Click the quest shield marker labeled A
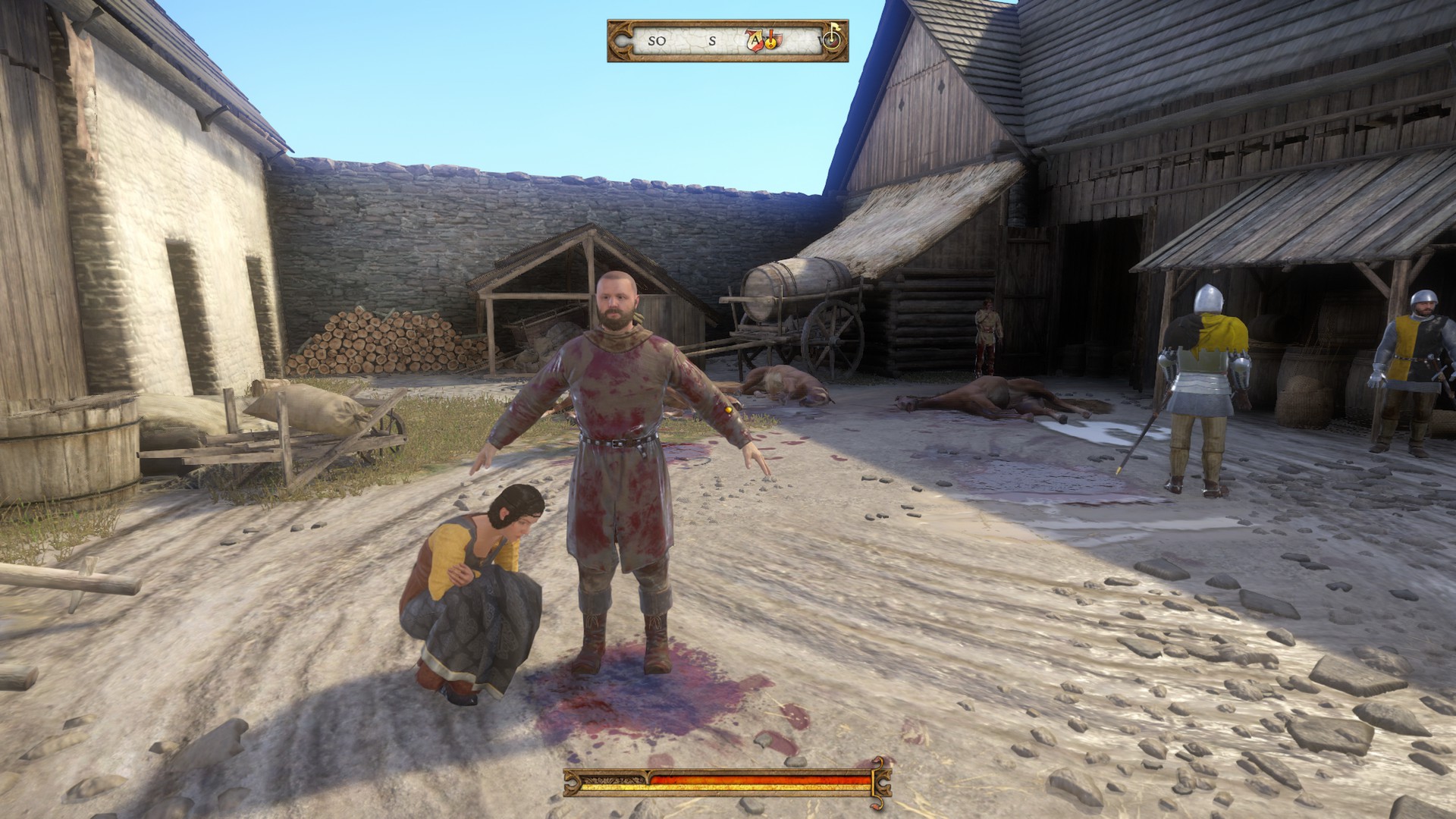Image resolution: width=1456 pixels, height=819 pixels. tap(756, 40)
